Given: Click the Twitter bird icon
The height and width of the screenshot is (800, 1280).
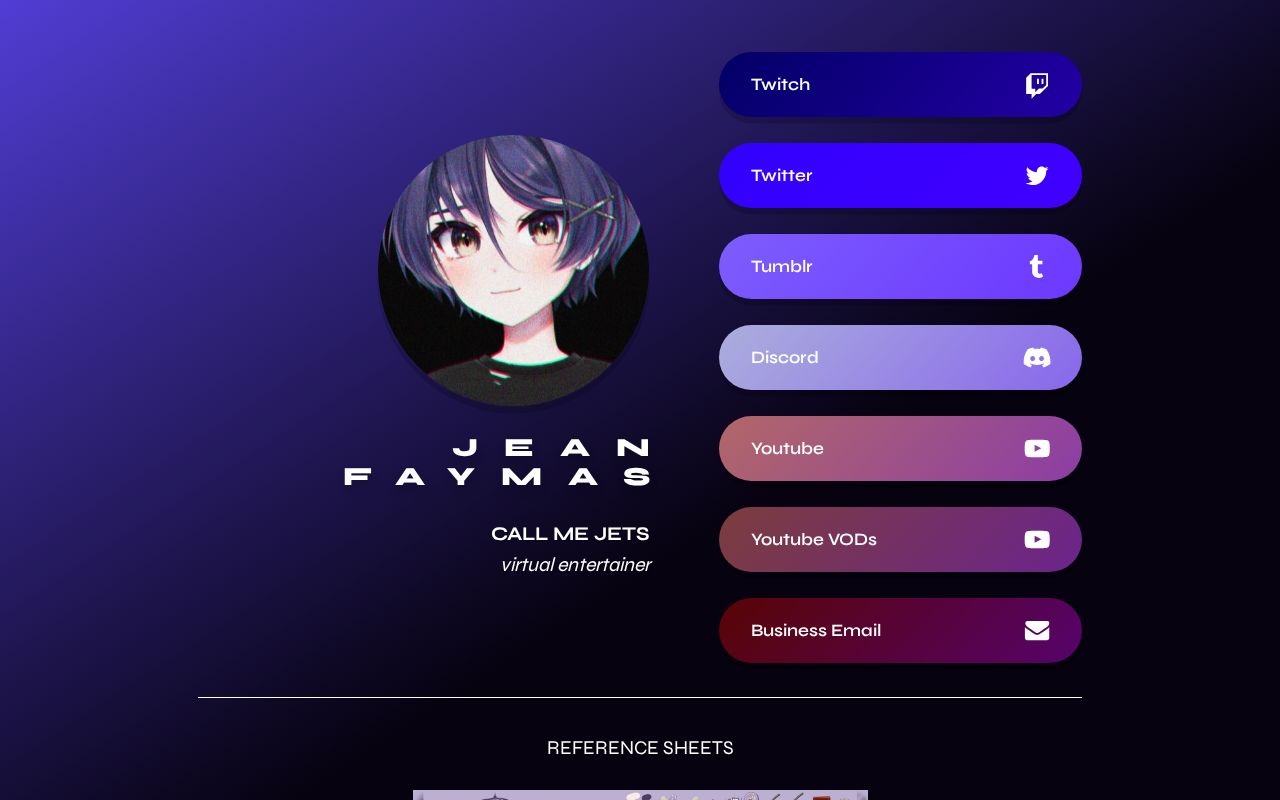Looking at the screenshot, I should pyautogui.click(x=1037, y=175).
